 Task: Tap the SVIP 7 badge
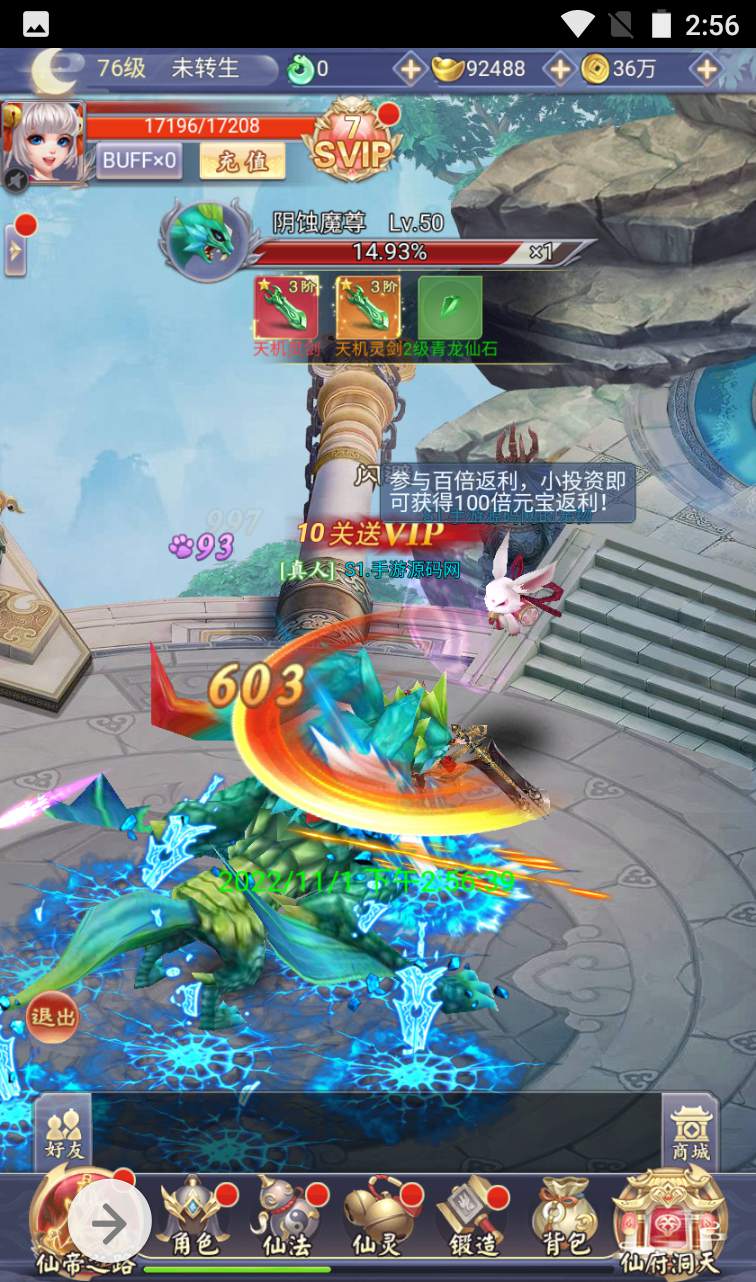352,143
